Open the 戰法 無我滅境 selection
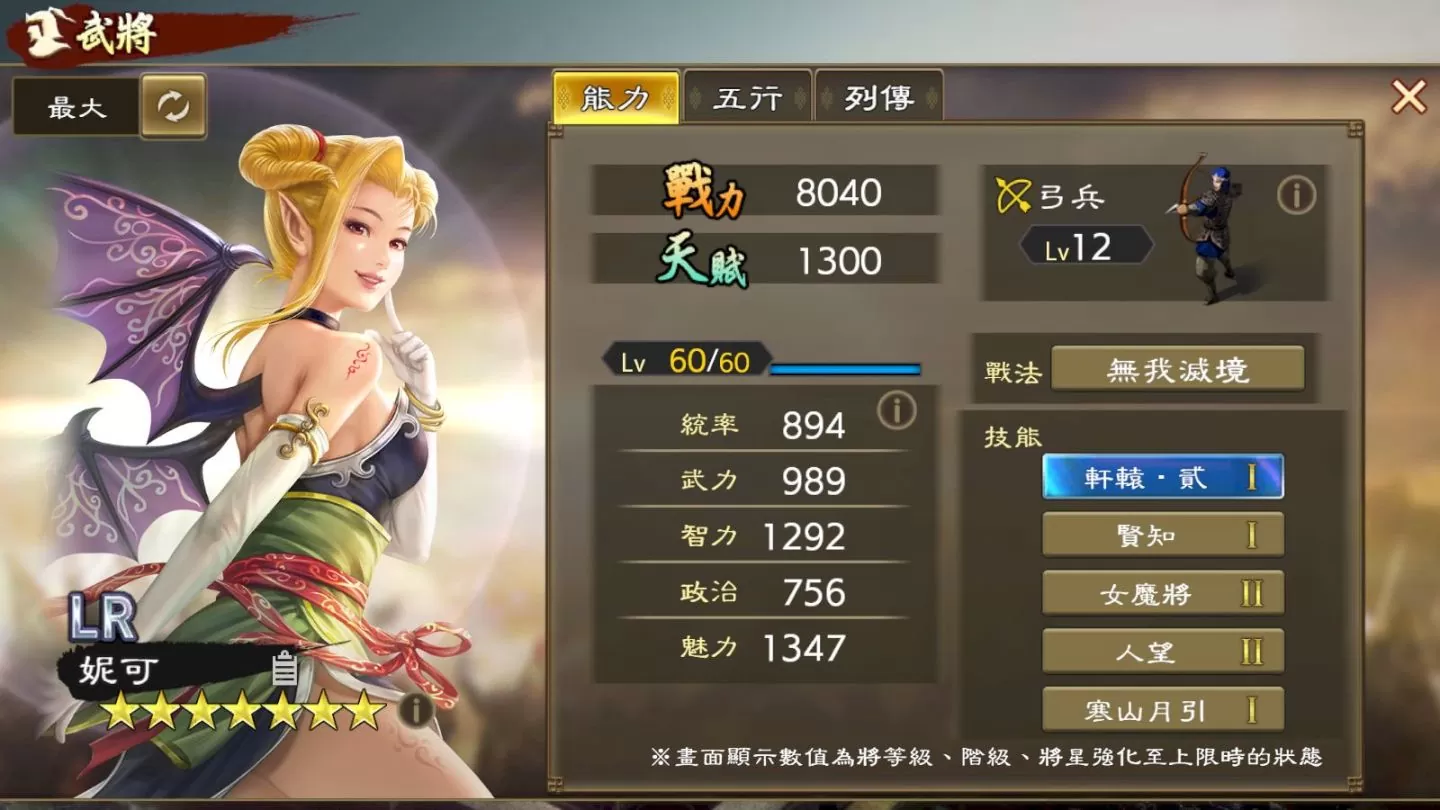The image size is (1440, 810). 1180,369
